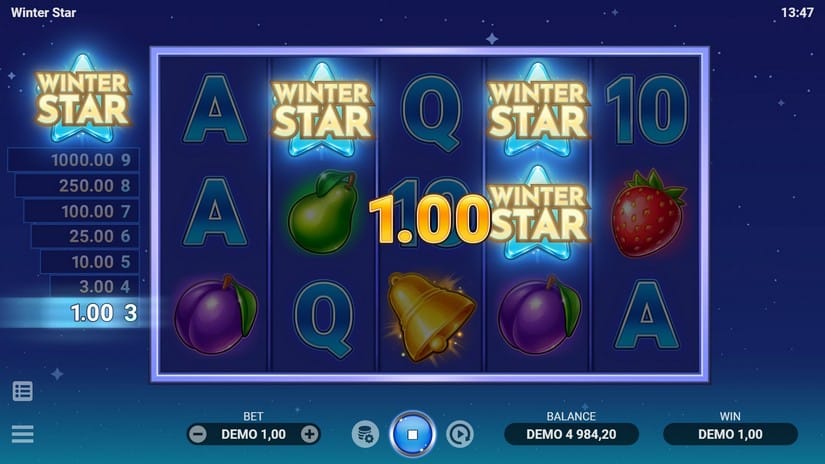
Task: Activate the autoplay button
Action: point(460,434)
